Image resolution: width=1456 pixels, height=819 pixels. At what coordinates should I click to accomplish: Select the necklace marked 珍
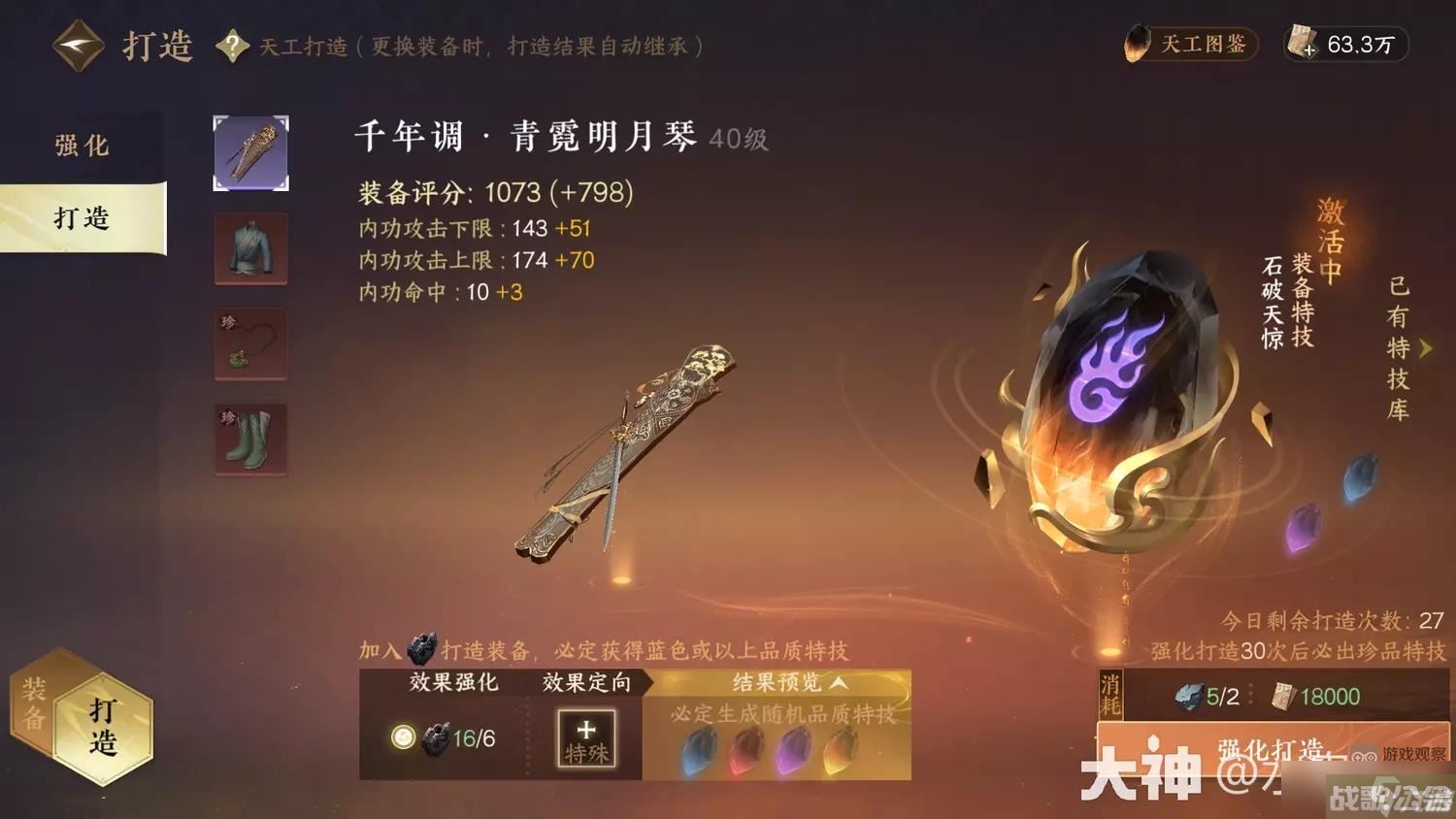249,344
